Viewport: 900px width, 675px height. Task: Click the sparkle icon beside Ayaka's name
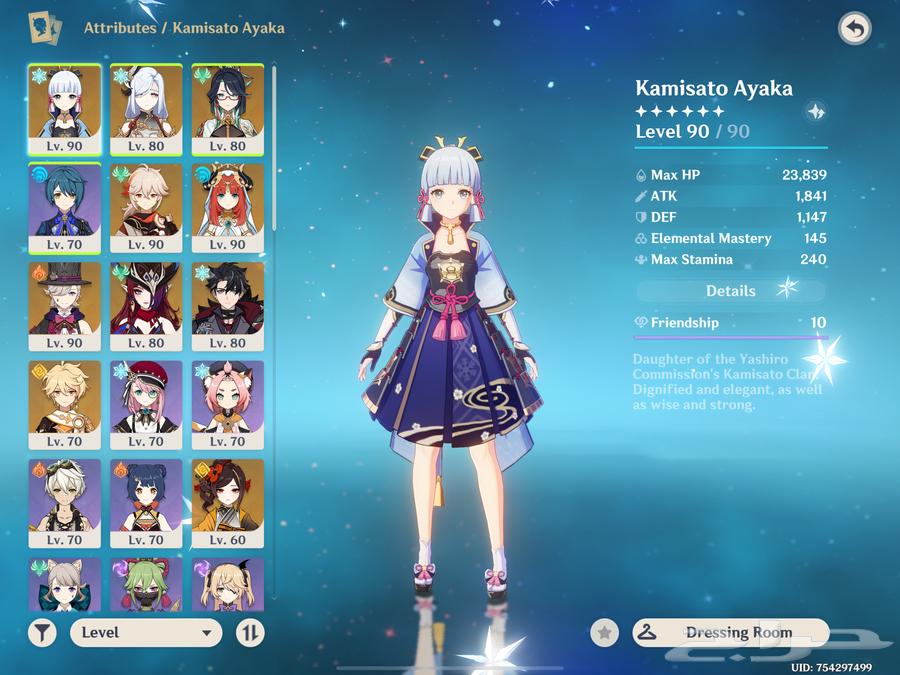[815, 112]
